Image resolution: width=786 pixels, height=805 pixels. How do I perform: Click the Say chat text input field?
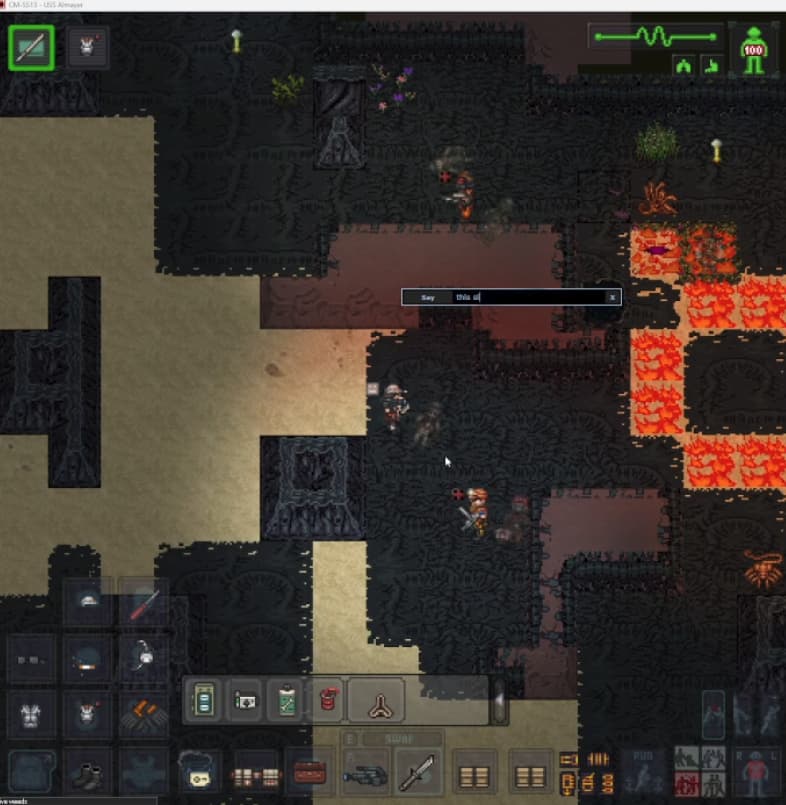pos(528,297)
